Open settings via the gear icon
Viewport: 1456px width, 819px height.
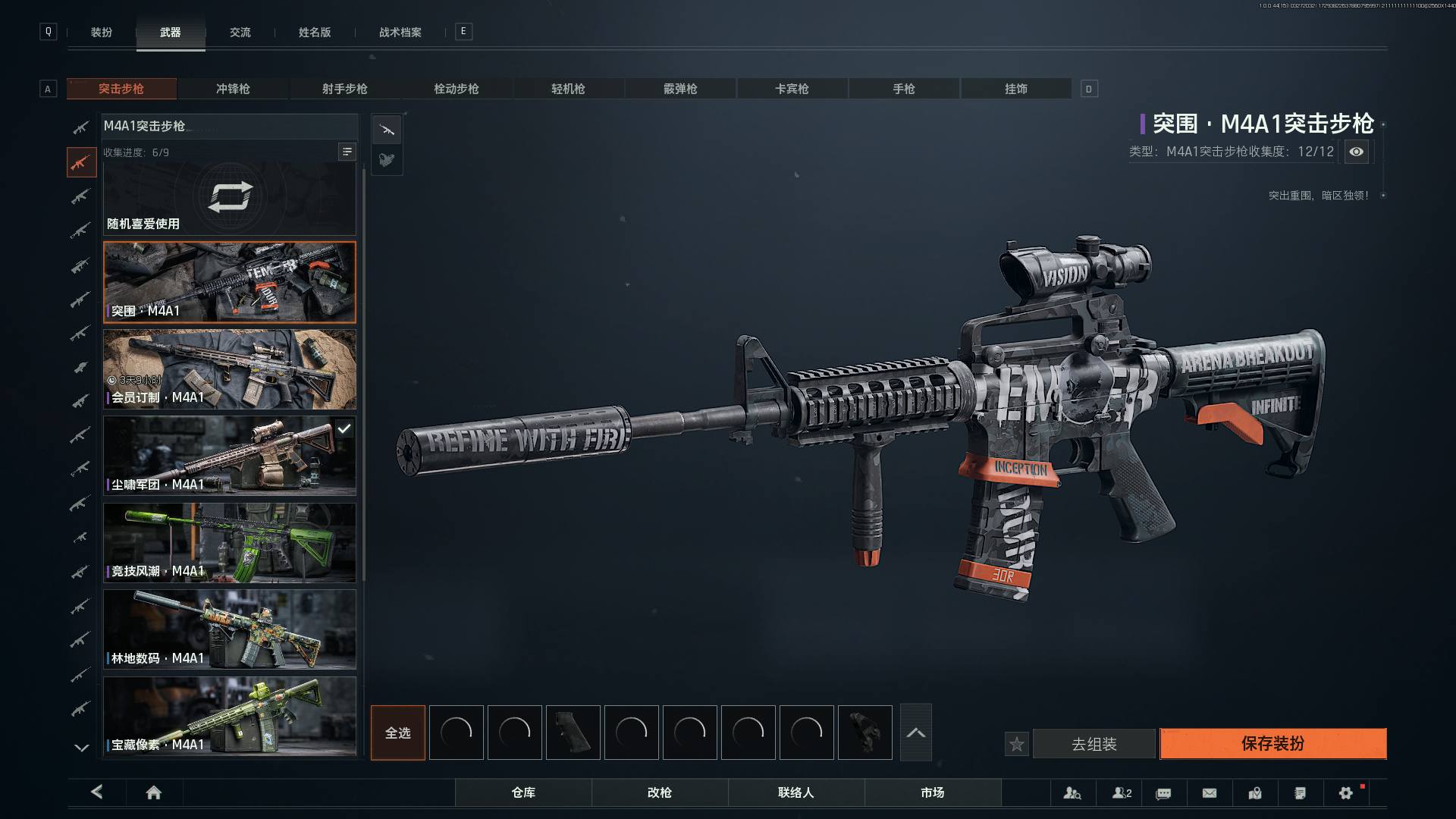pyautogui.click(x=1345, y=793)
